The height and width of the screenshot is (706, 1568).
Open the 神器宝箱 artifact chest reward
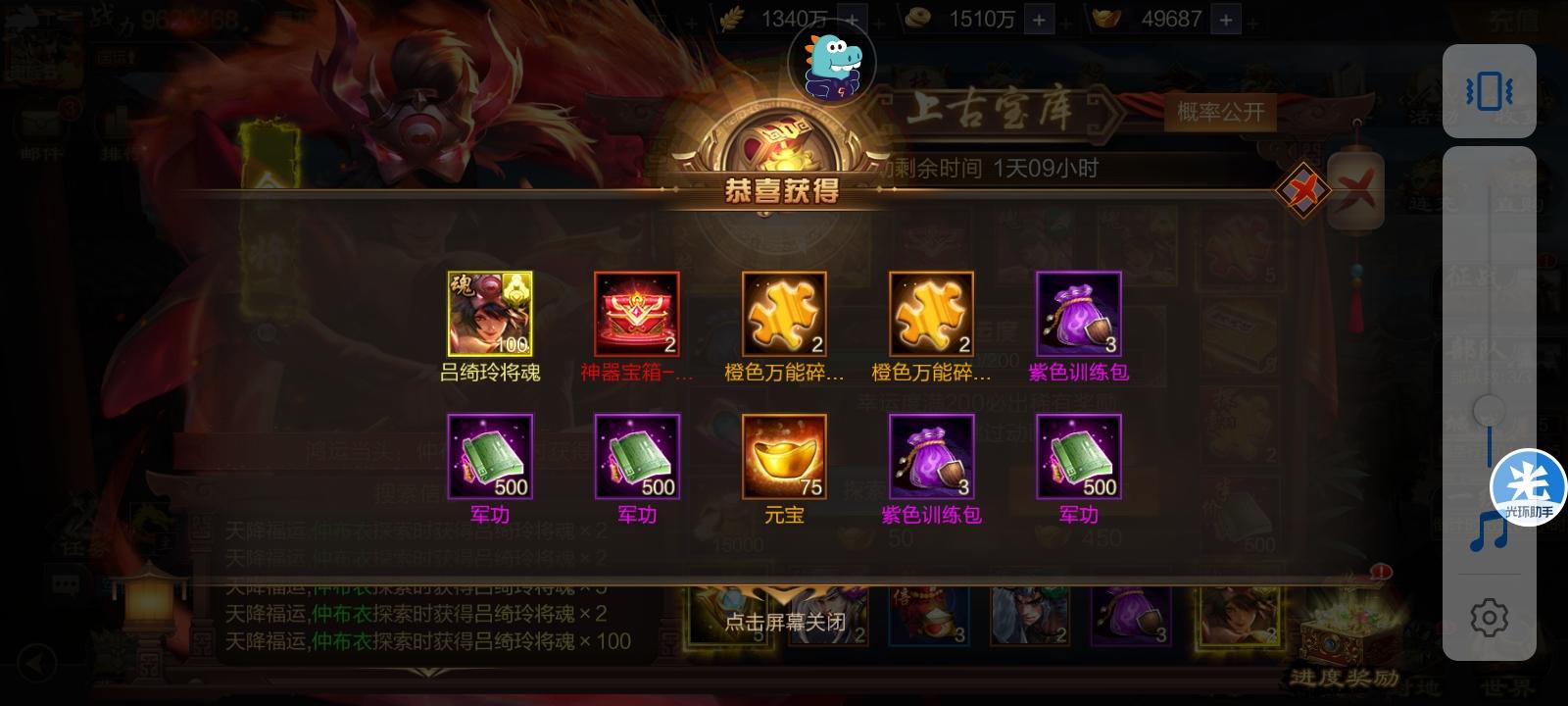click(635, 314)
